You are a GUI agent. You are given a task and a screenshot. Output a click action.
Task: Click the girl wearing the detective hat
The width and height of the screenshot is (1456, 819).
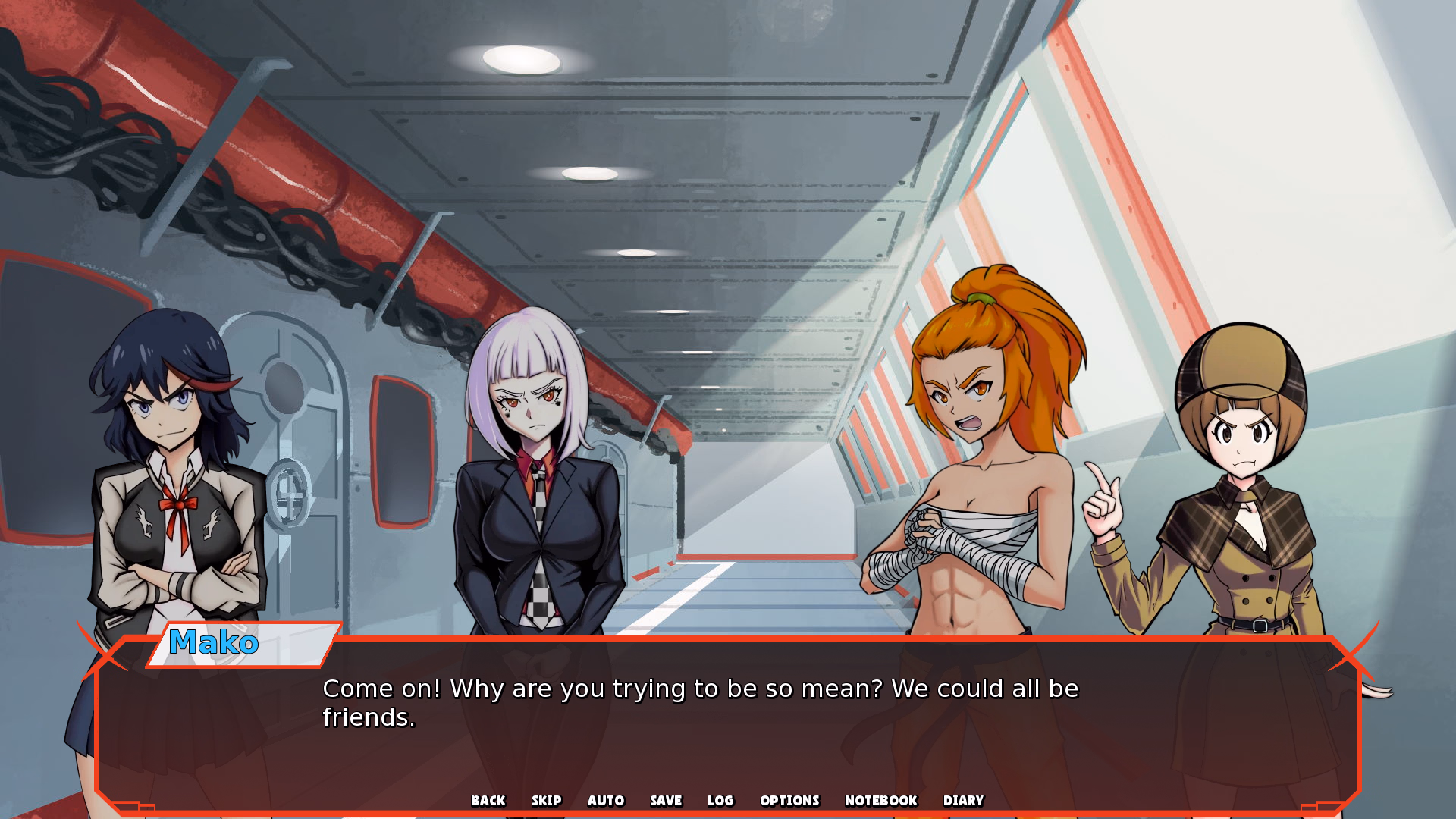point(1244,470)
